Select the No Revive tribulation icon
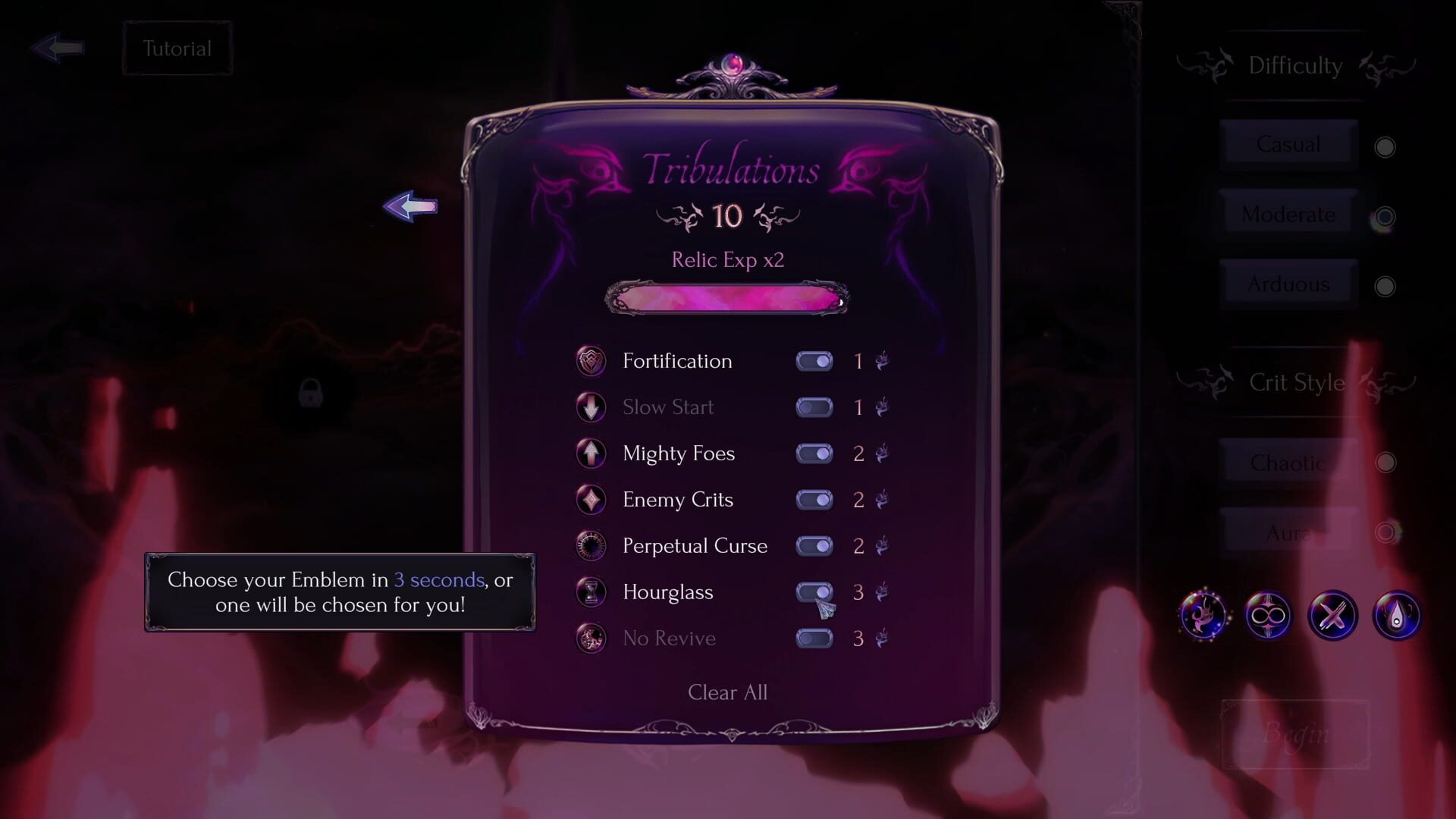Screen dimensions: 1456x819 pyautogui.click(x=591, y=639)
